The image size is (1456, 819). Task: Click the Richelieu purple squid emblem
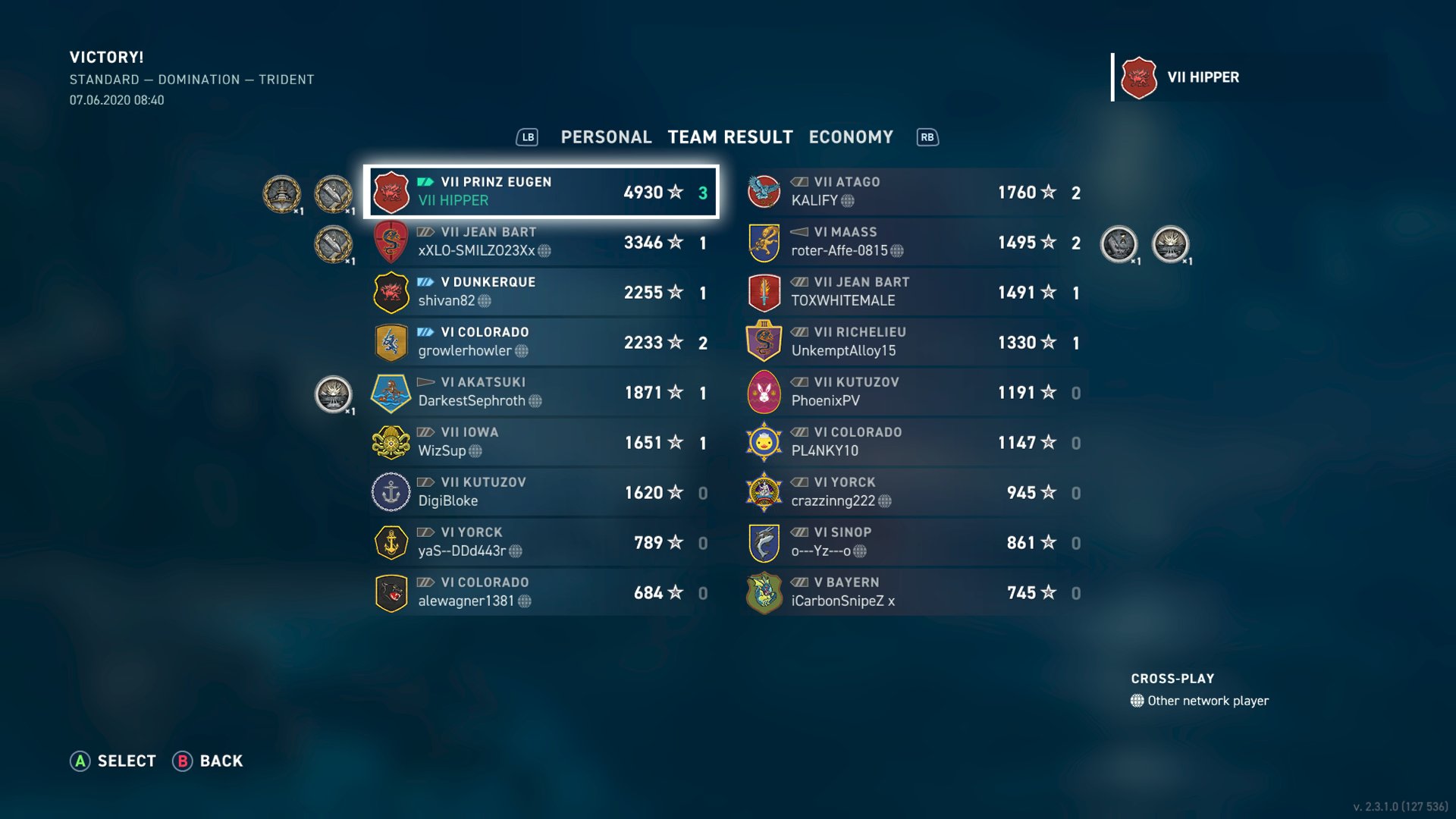click(x=764, y=341)
